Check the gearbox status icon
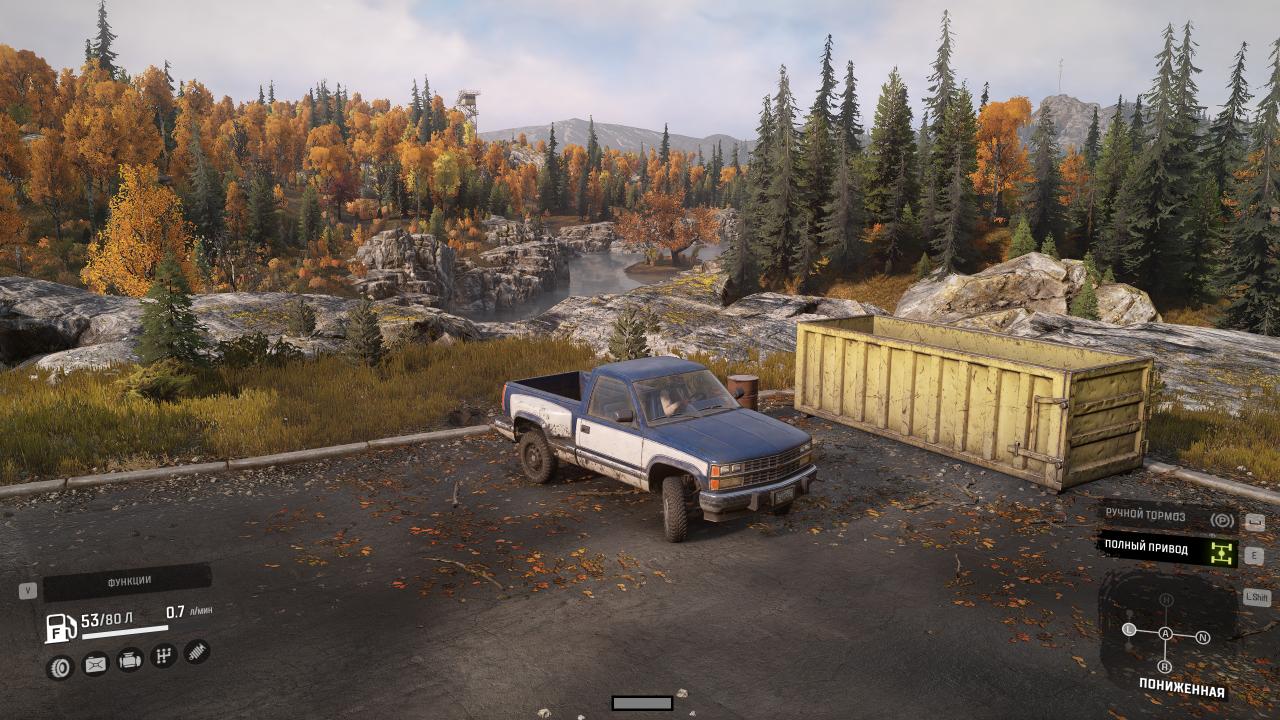The width and height of the screenshot is (1280, 720). (x=164, y=656)
